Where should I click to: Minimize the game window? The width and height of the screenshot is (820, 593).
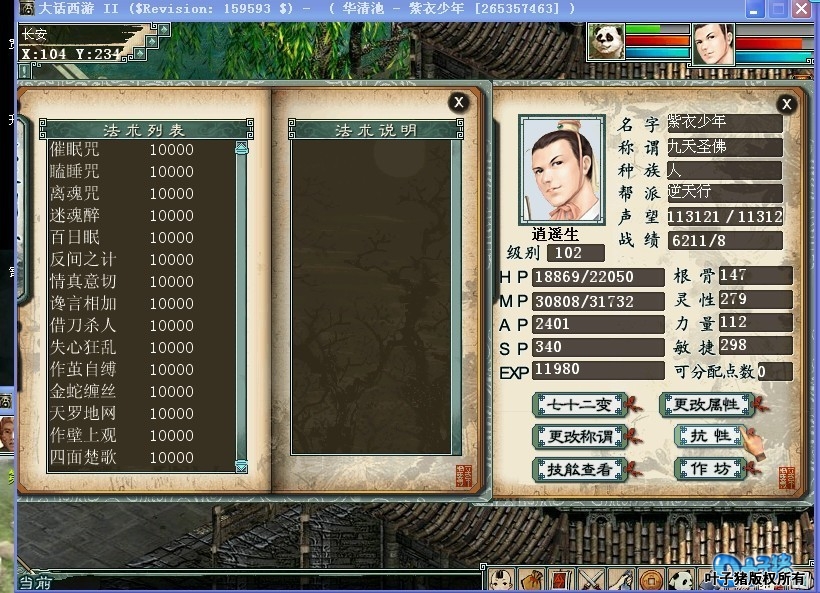[x=752, y=9]
